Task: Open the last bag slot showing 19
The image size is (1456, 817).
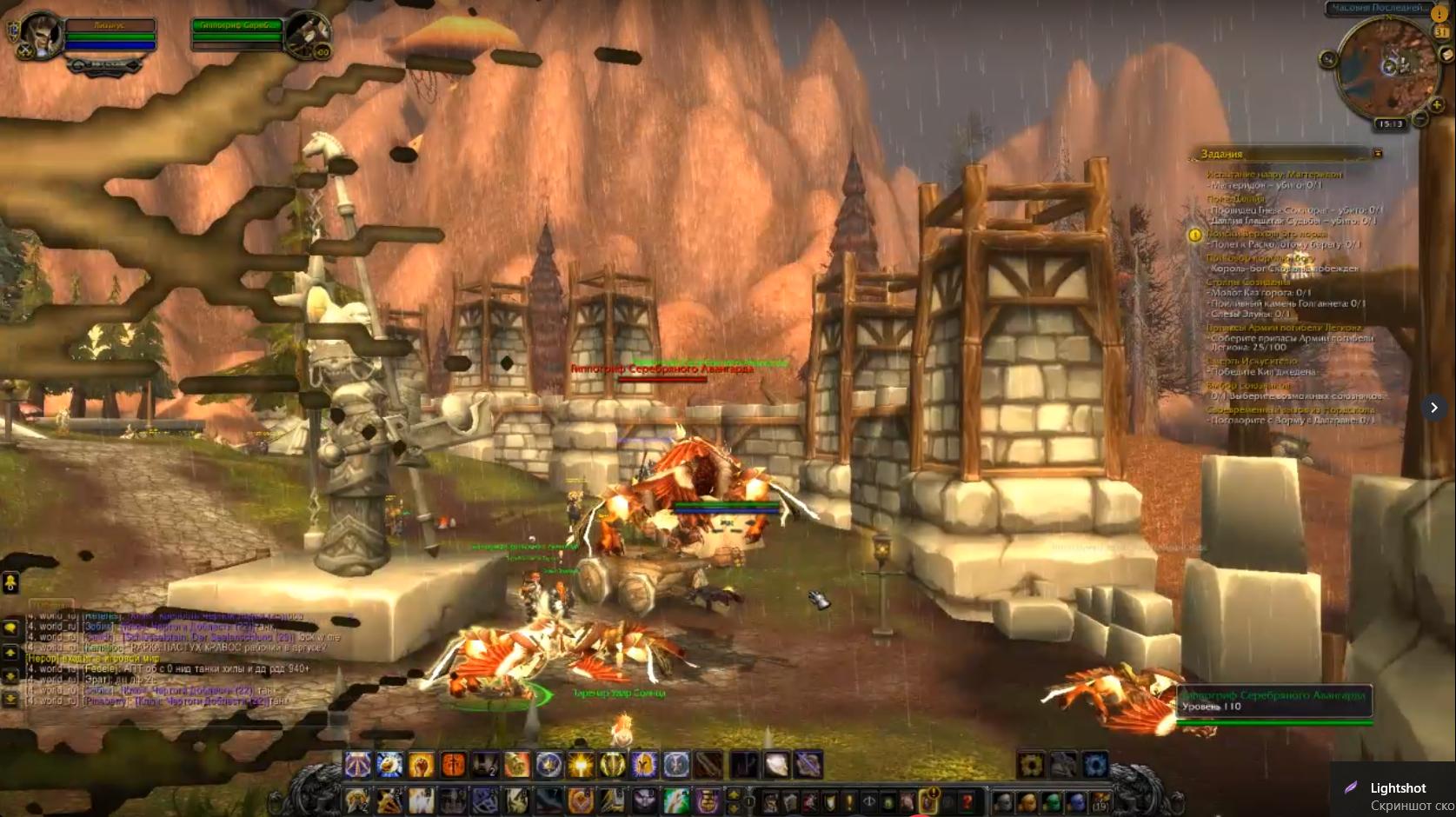Action: 1100,800
